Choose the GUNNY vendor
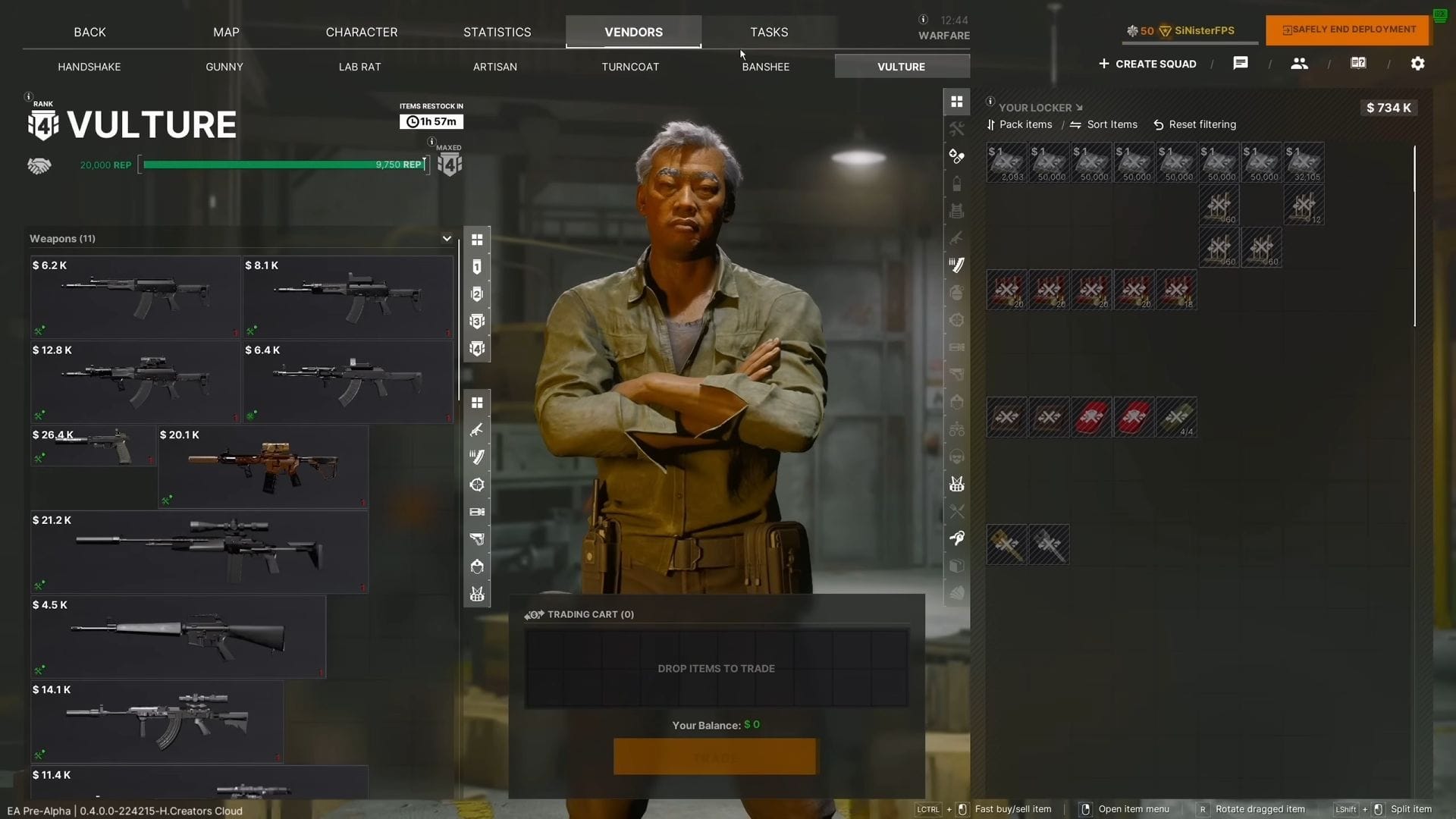Image resolution: width=1456 pixels, height=819 pixels. 224,67
